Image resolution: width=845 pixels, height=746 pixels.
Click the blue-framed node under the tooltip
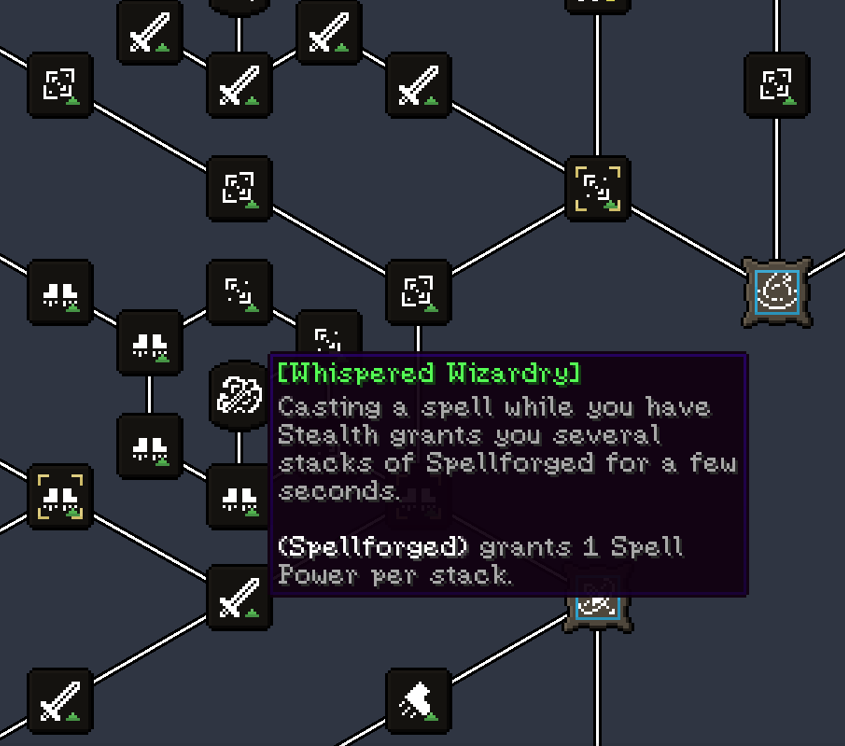tap(598, 606)
